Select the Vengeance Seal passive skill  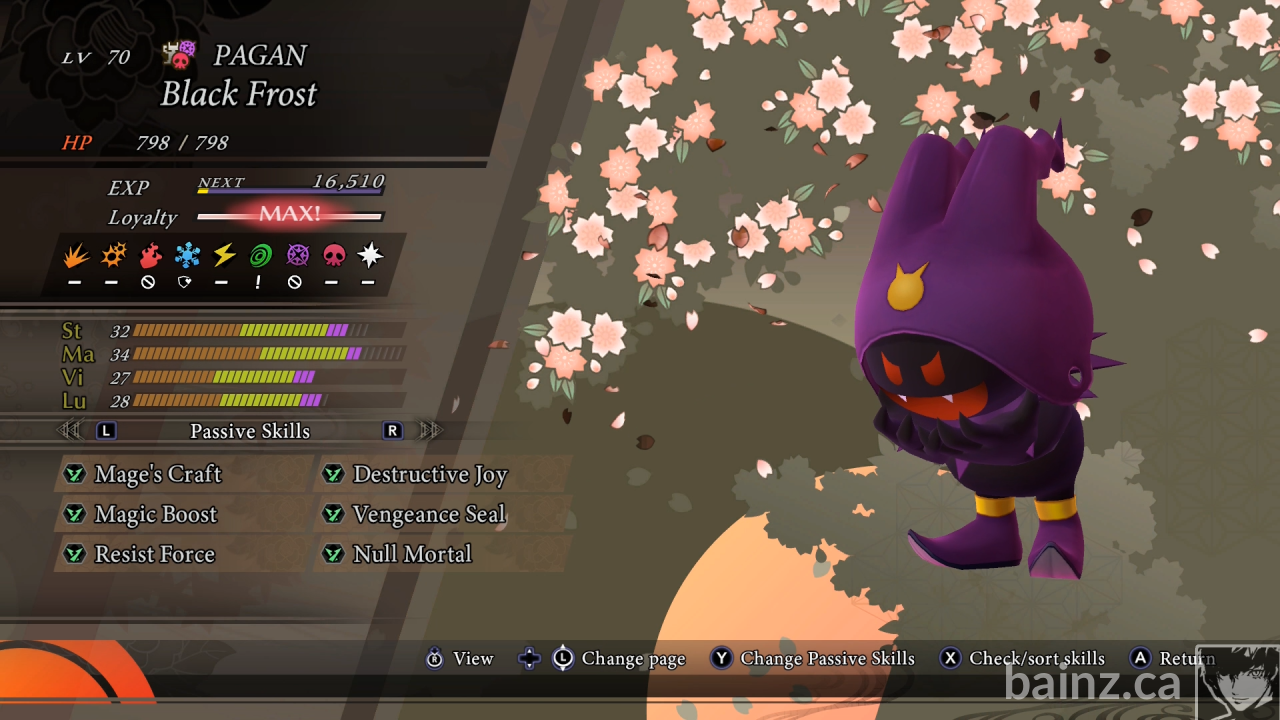click(428, 514)
